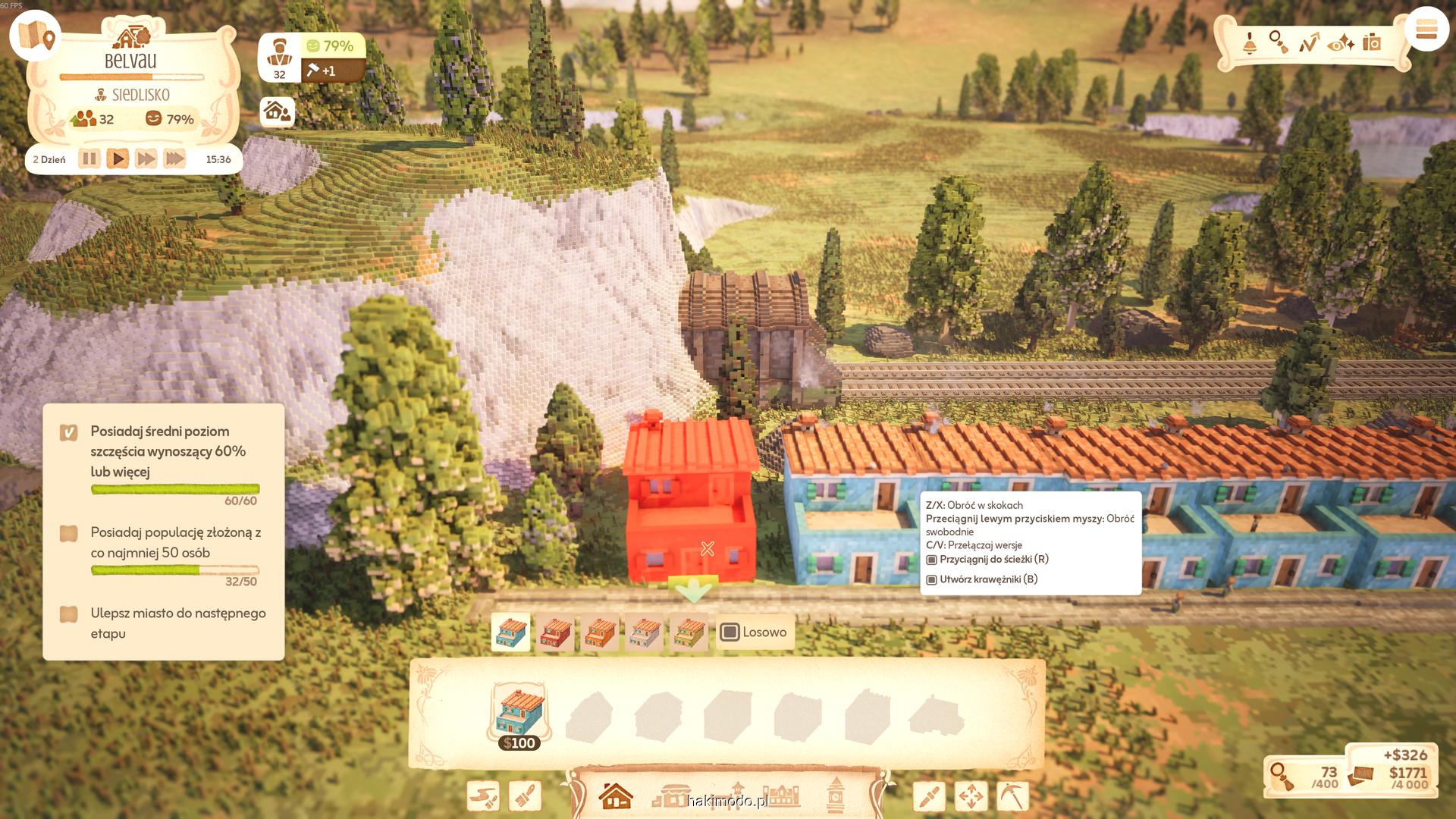This screenshot has width=1456, height=819.
Task: Open the hamburger main menu
Action: pyautogui.click(x=1426, y=31)
